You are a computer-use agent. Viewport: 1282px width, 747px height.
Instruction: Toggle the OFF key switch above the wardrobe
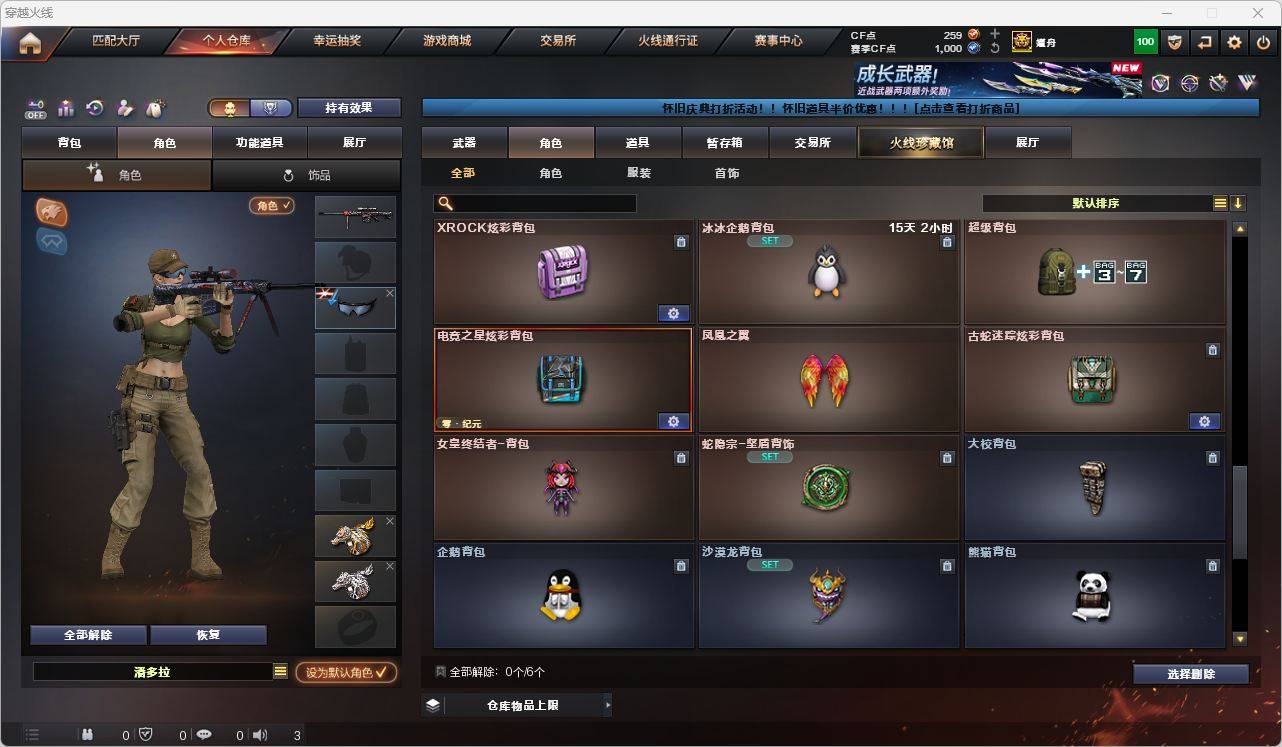pos(35,108)
